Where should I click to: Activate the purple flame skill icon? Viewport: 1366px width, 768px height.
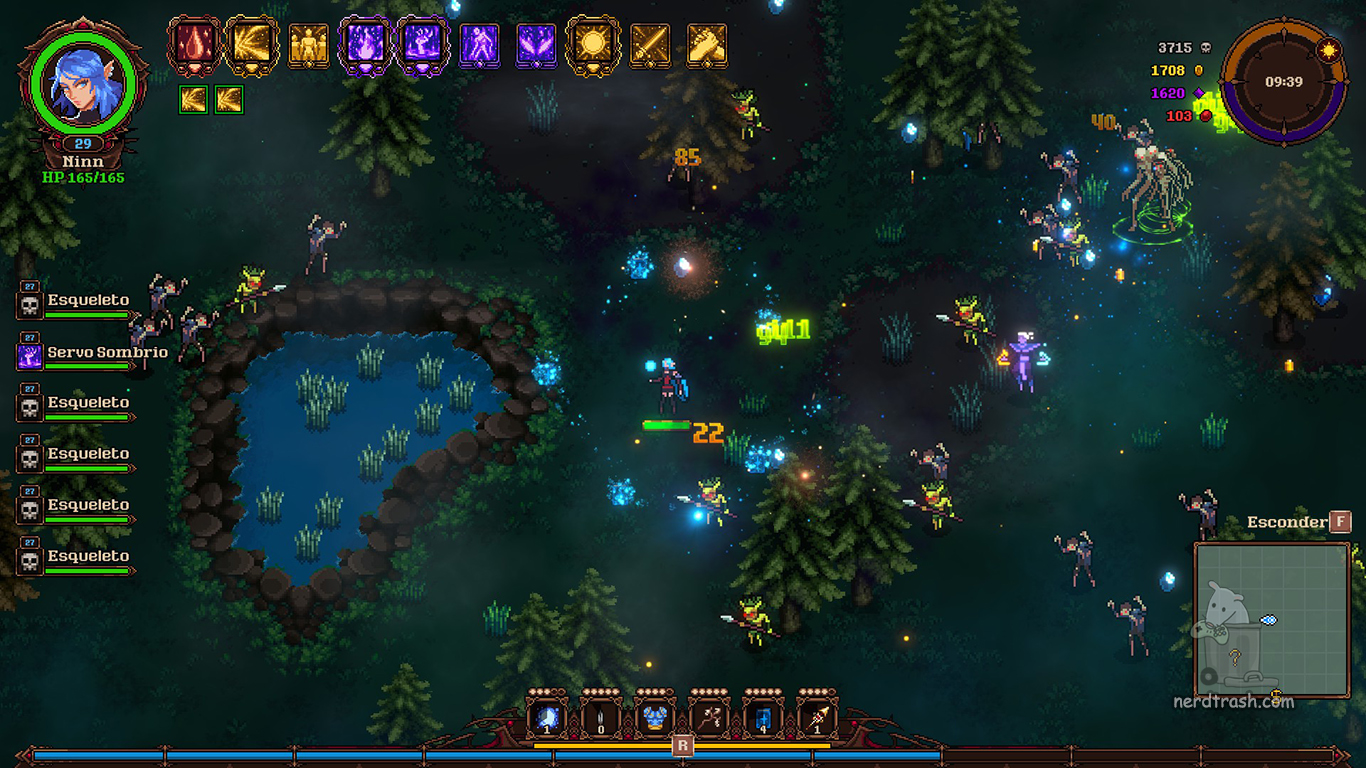pyautogui.click(x=365, y=45)
